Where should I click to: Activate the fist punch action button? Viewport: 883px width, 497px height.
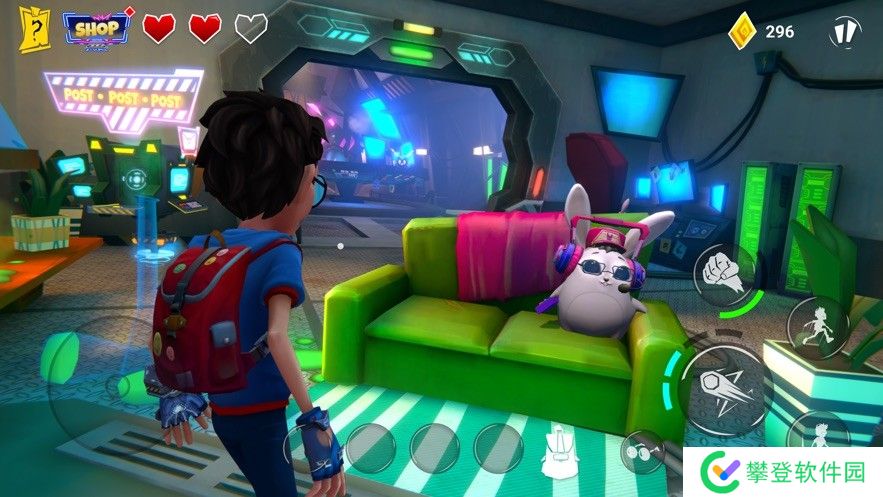(724, 271)
